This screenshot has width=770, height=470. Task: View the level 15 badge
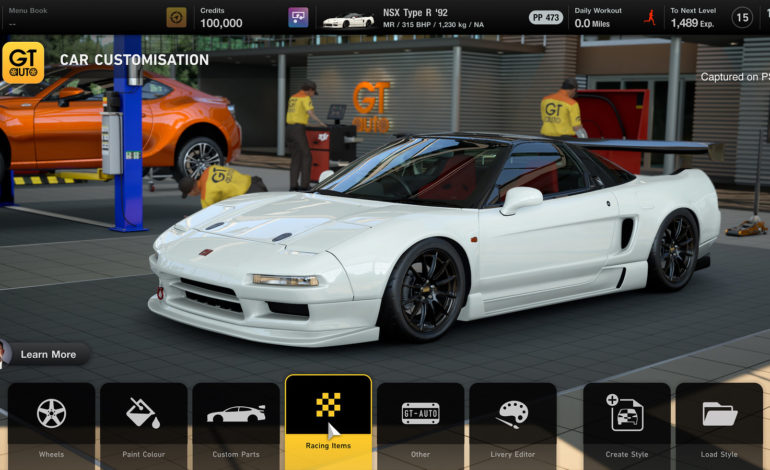(x=742, y=17)
